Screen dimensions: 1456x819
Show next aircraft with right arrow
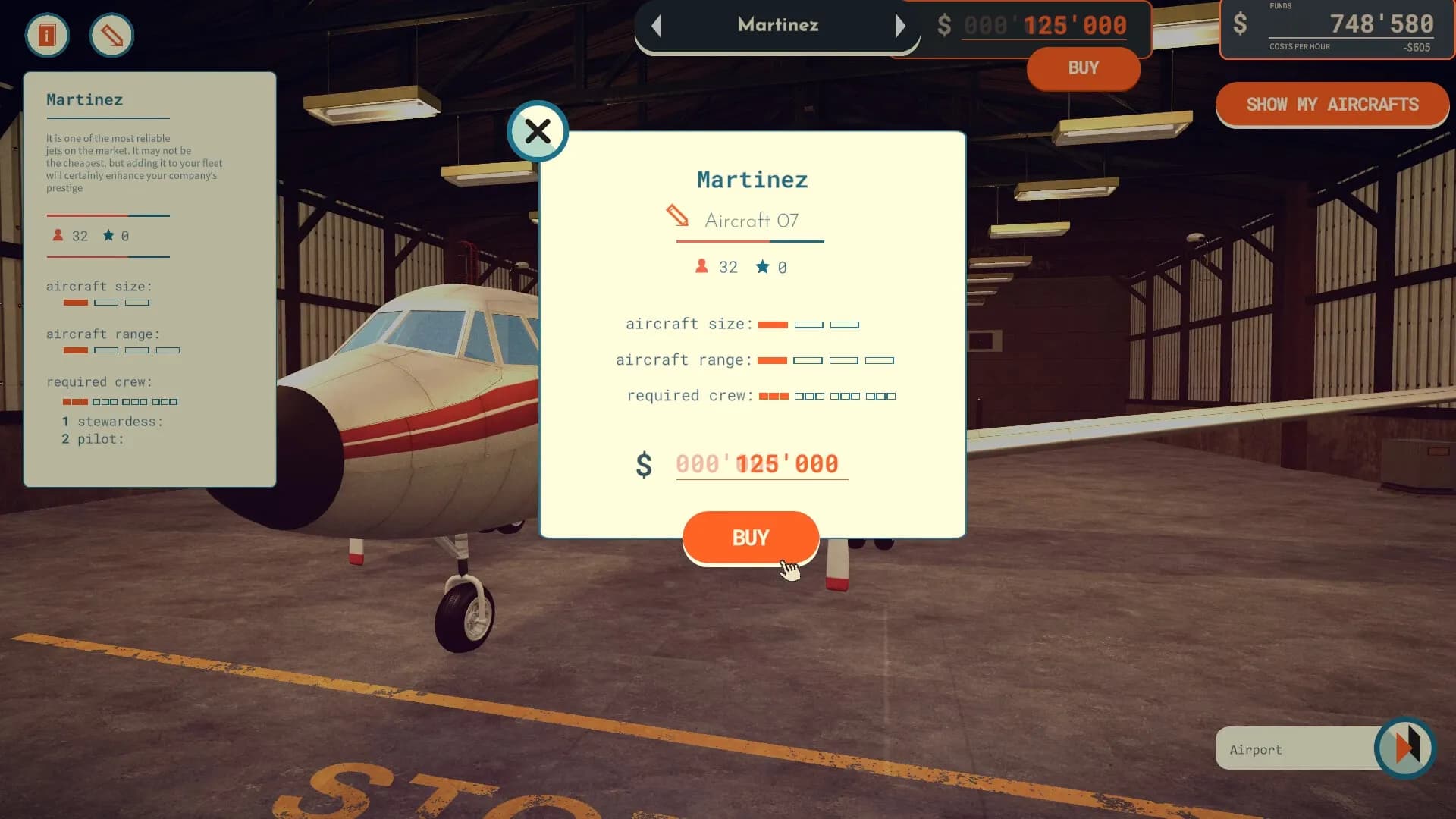tap(900, 26)
